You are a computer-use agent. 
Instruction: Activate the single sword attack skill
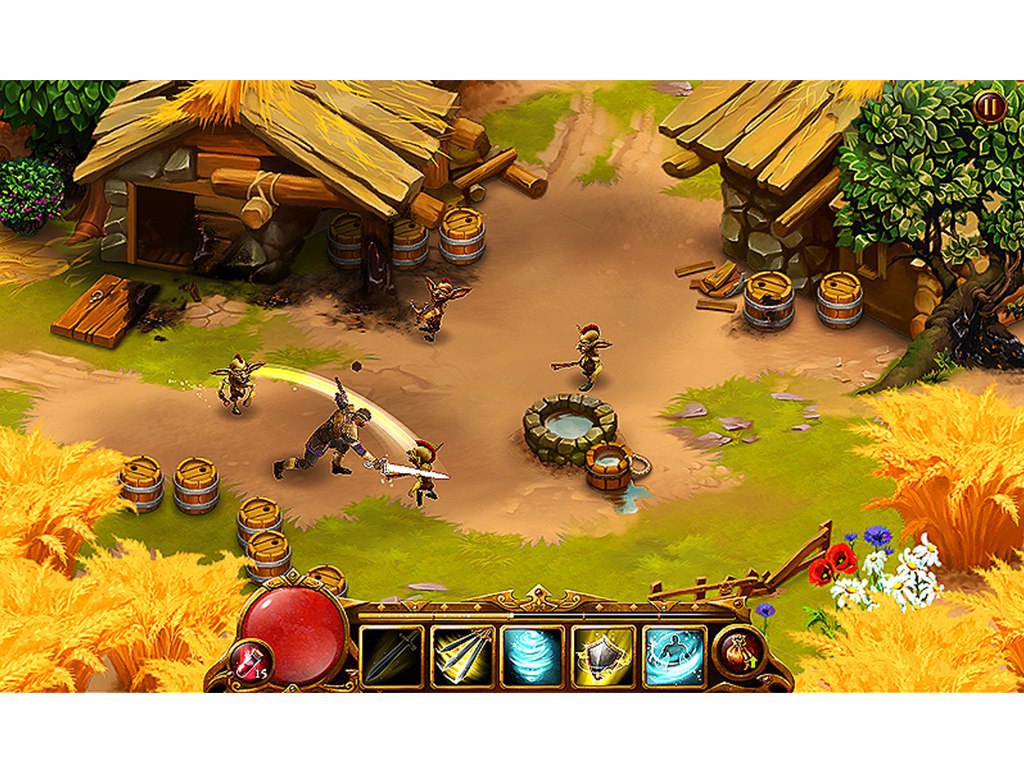(x=391, y=657)
